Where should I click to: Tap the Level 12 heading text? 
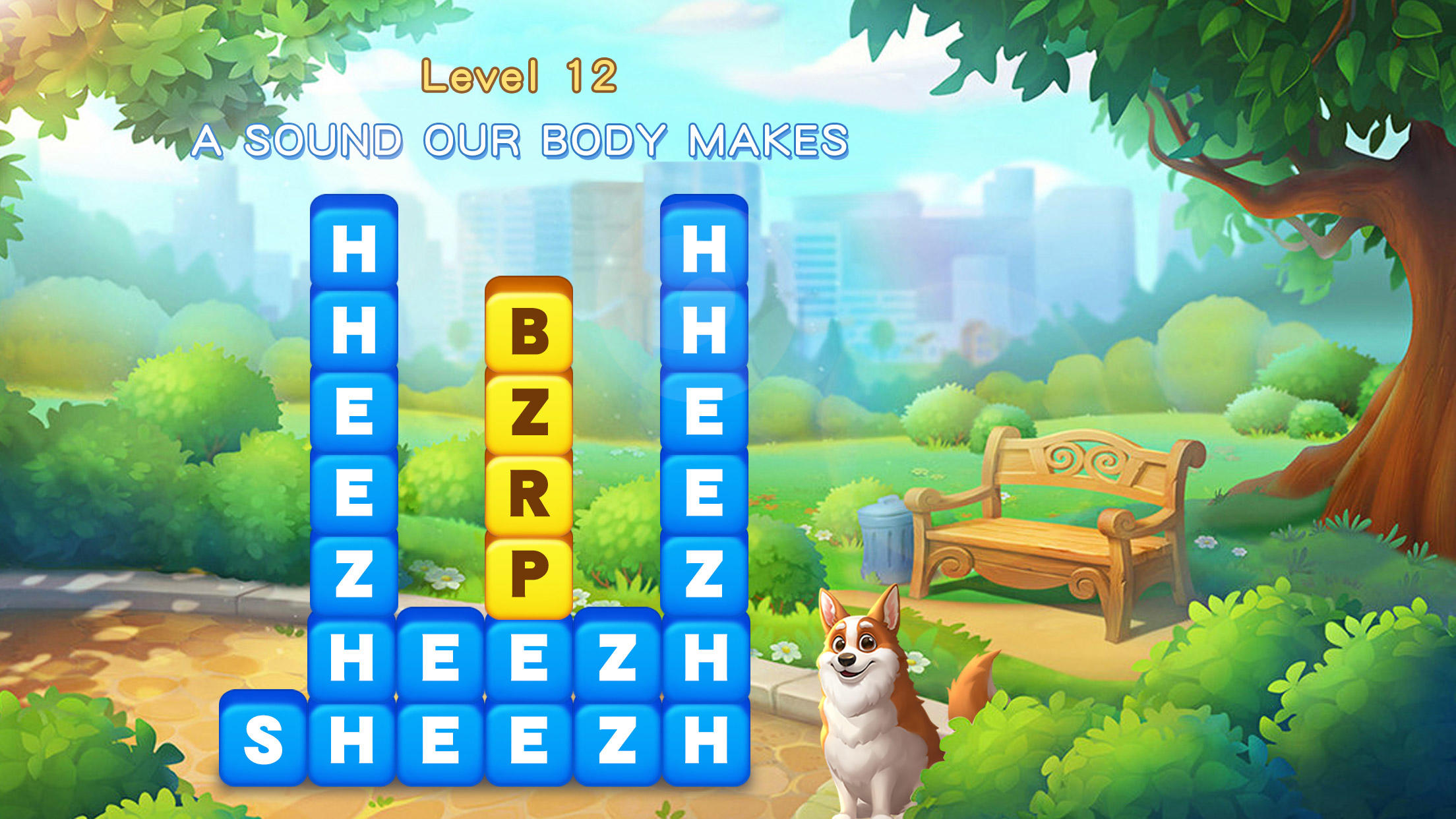521,78
